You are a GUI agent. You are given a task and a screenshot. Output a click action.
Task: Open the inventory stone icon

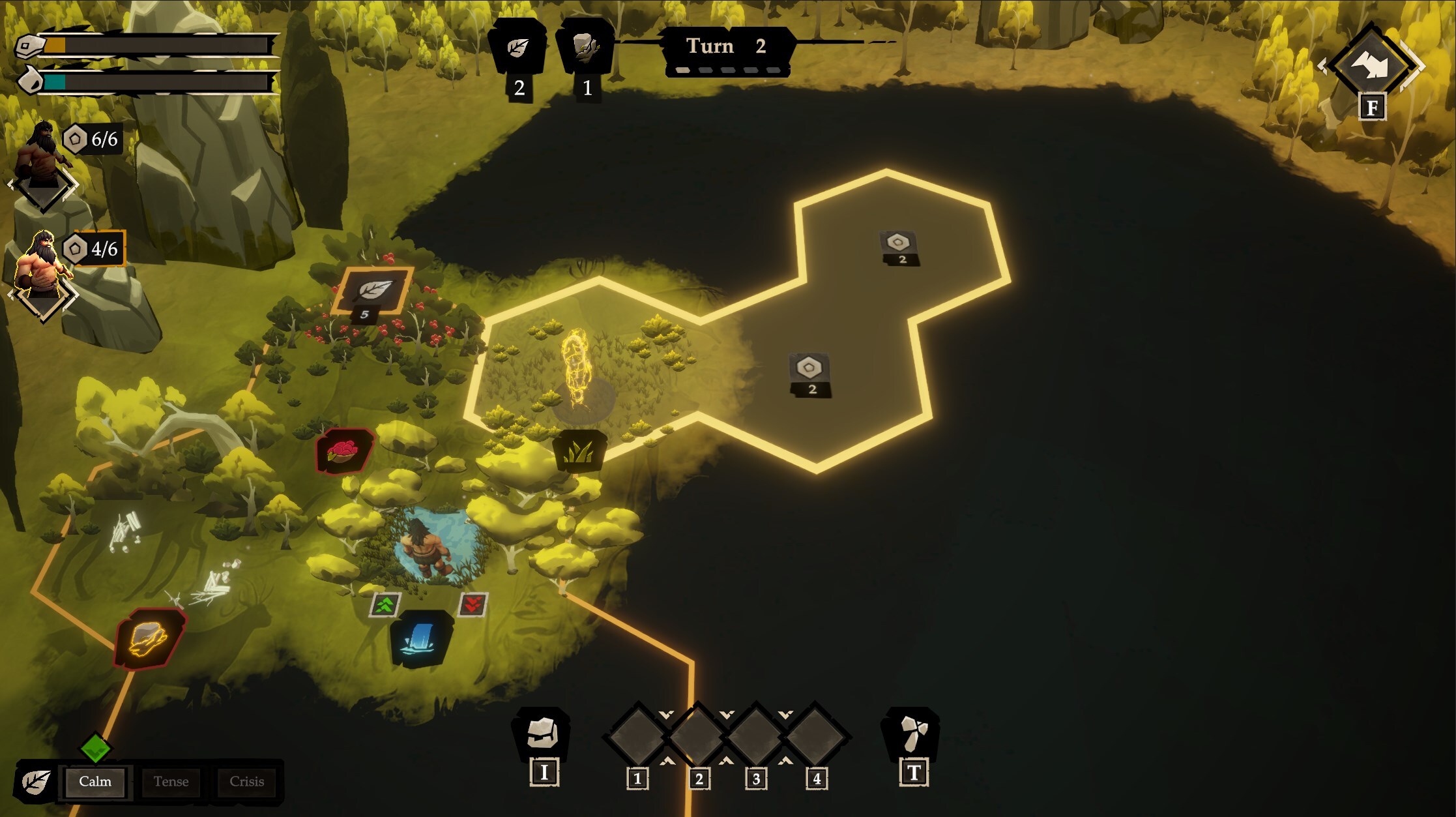pos(543,735)
